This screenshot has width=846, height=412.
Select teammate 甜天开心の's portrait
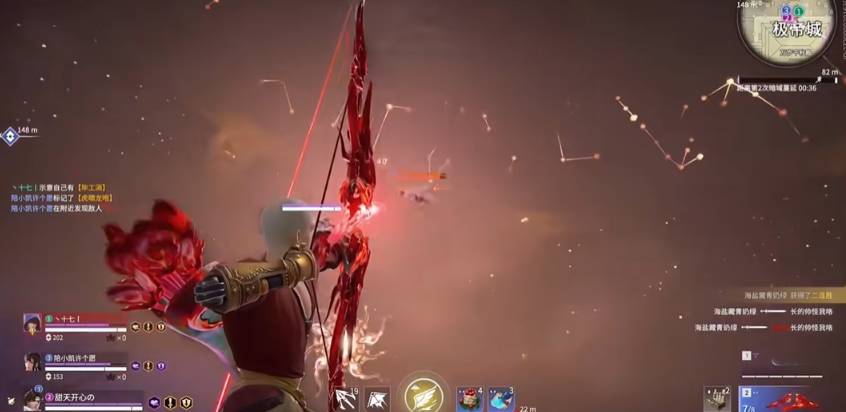pyautogui.click(x=33, y=400)
